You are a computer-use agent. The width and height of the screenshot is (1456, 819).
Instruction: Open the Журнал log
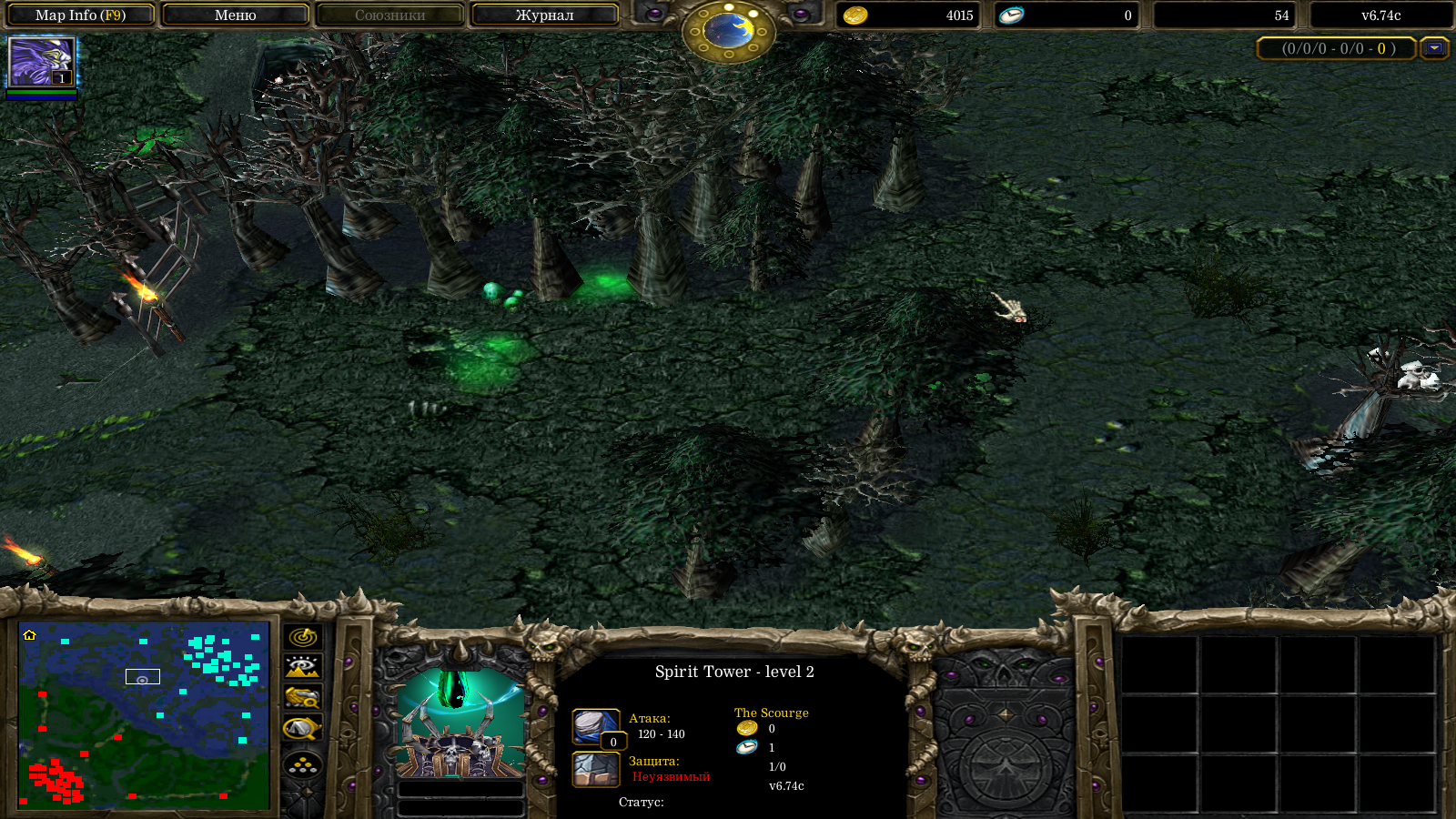[x=544, y=15]
